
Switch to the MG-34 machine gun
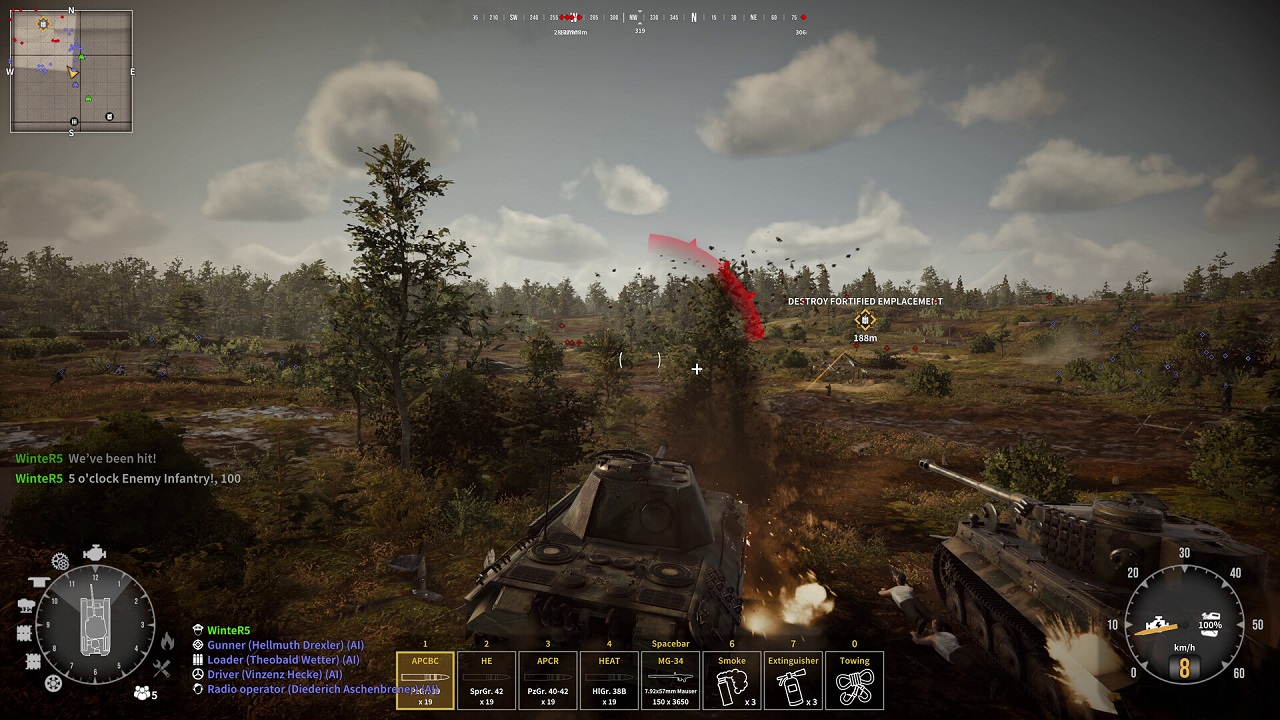(670, 680)
